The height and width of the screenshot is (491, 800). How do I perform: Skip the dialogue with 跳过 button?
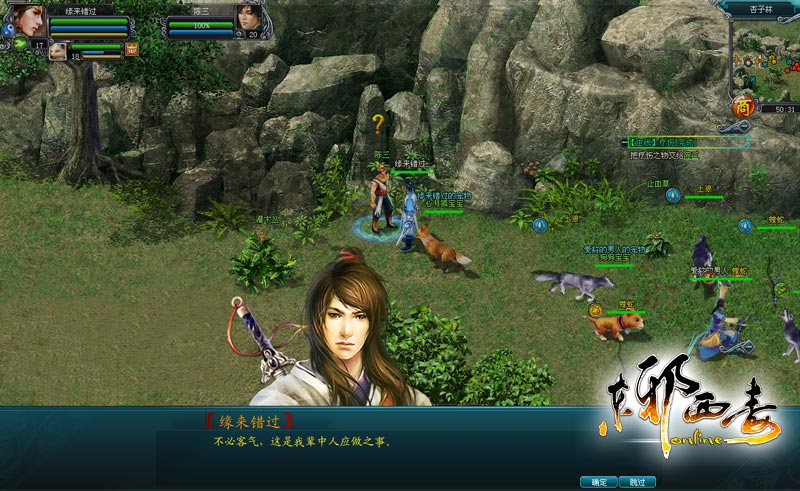coord(637,481)
